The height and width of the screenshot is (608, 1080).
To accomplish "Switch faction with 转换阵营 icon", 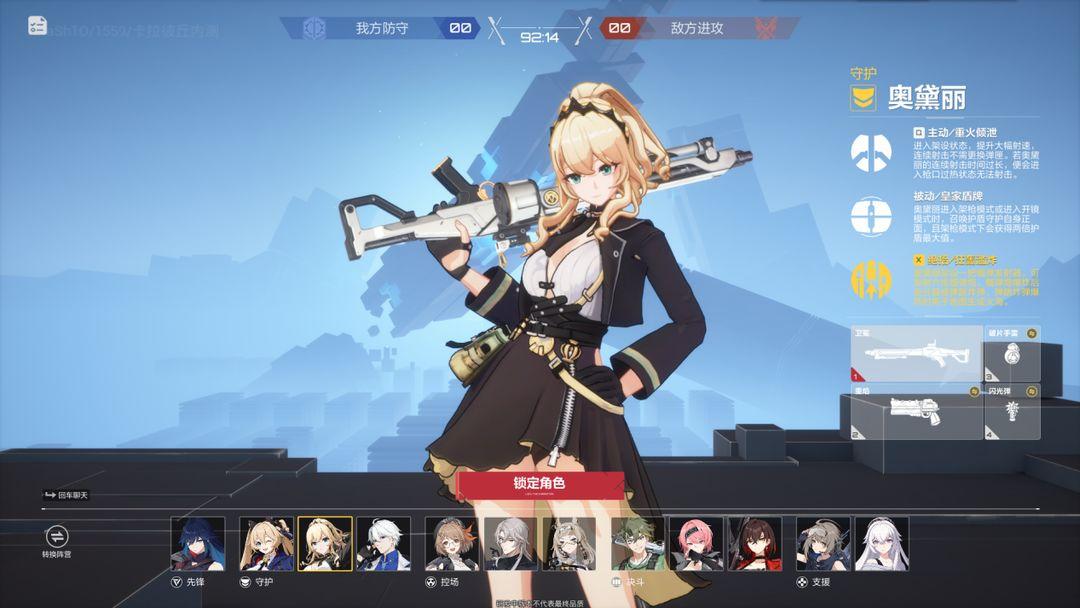I will [56, 537].
